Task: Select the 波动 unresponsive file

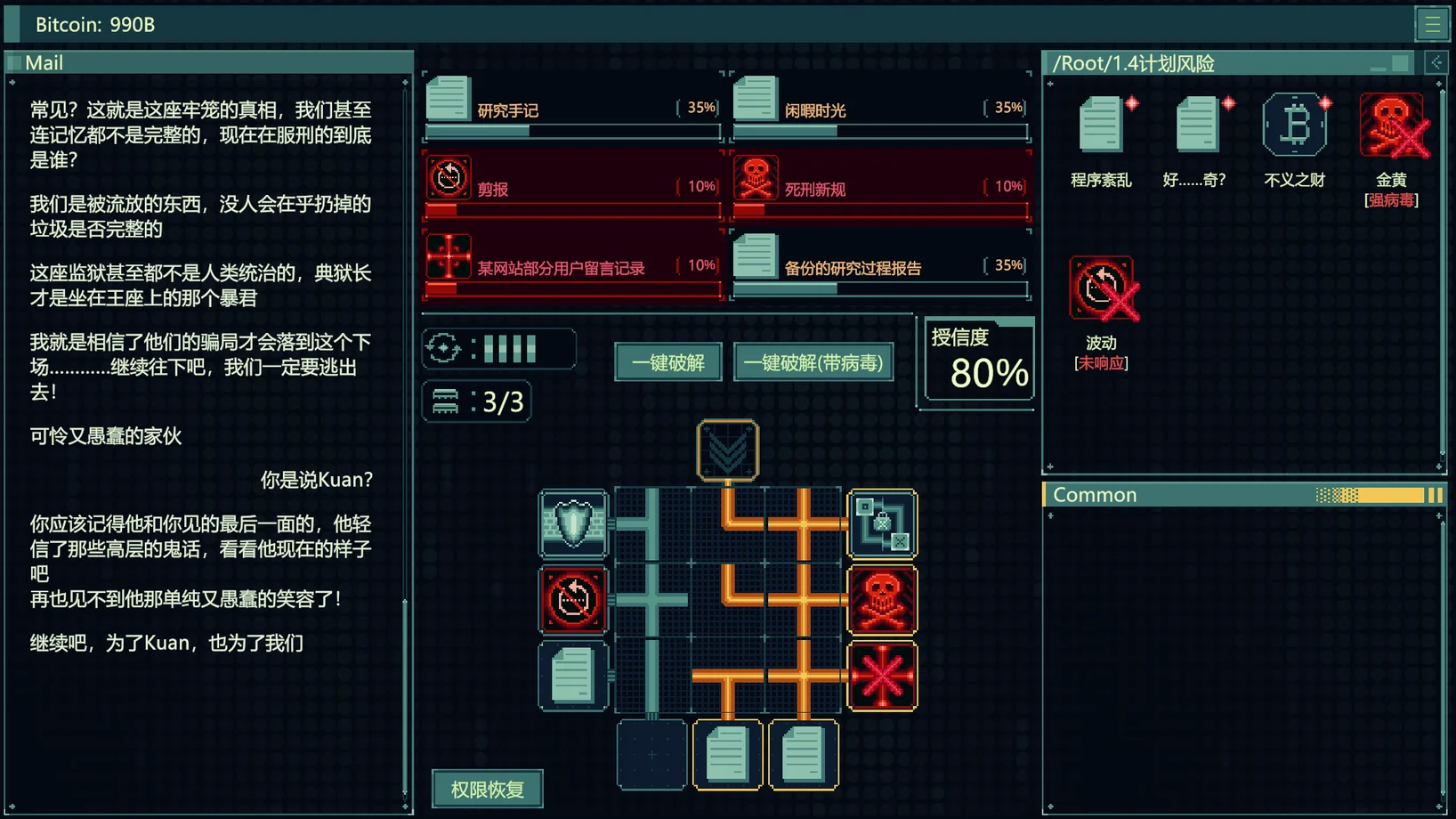Action: [1101, 289]
